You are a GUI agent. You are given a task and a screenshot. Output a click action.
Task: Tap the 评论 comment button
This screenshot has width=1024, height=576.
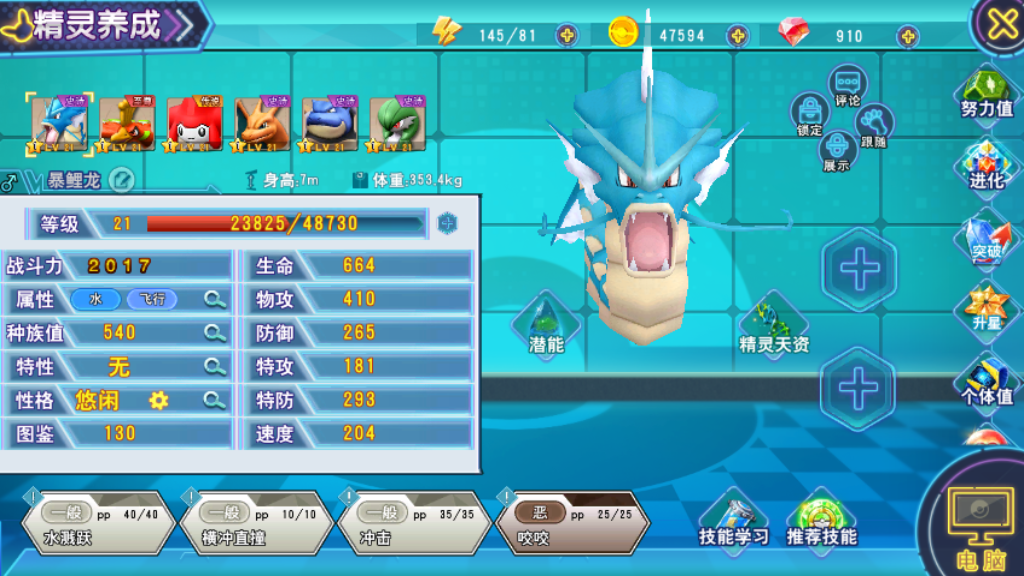click(848, 85)
